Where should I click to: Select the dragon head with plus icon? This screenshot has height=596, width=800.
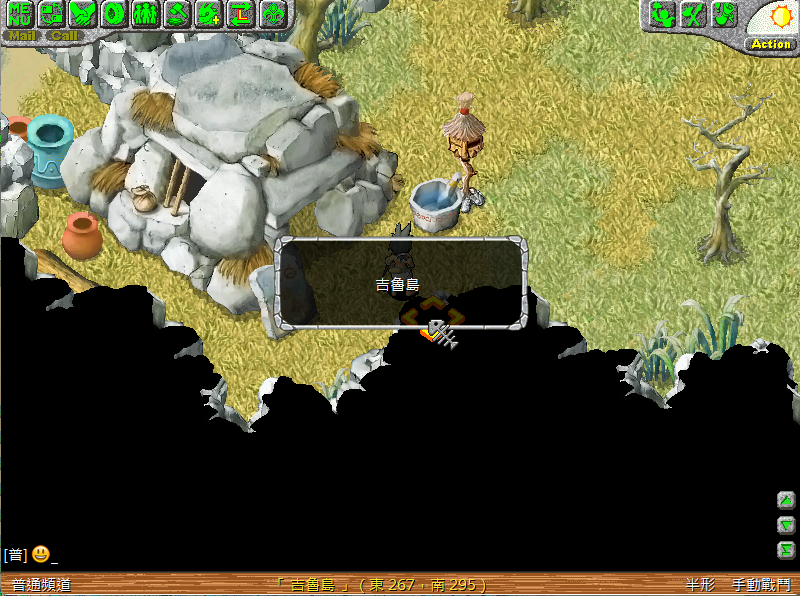(x=209, y=14)
